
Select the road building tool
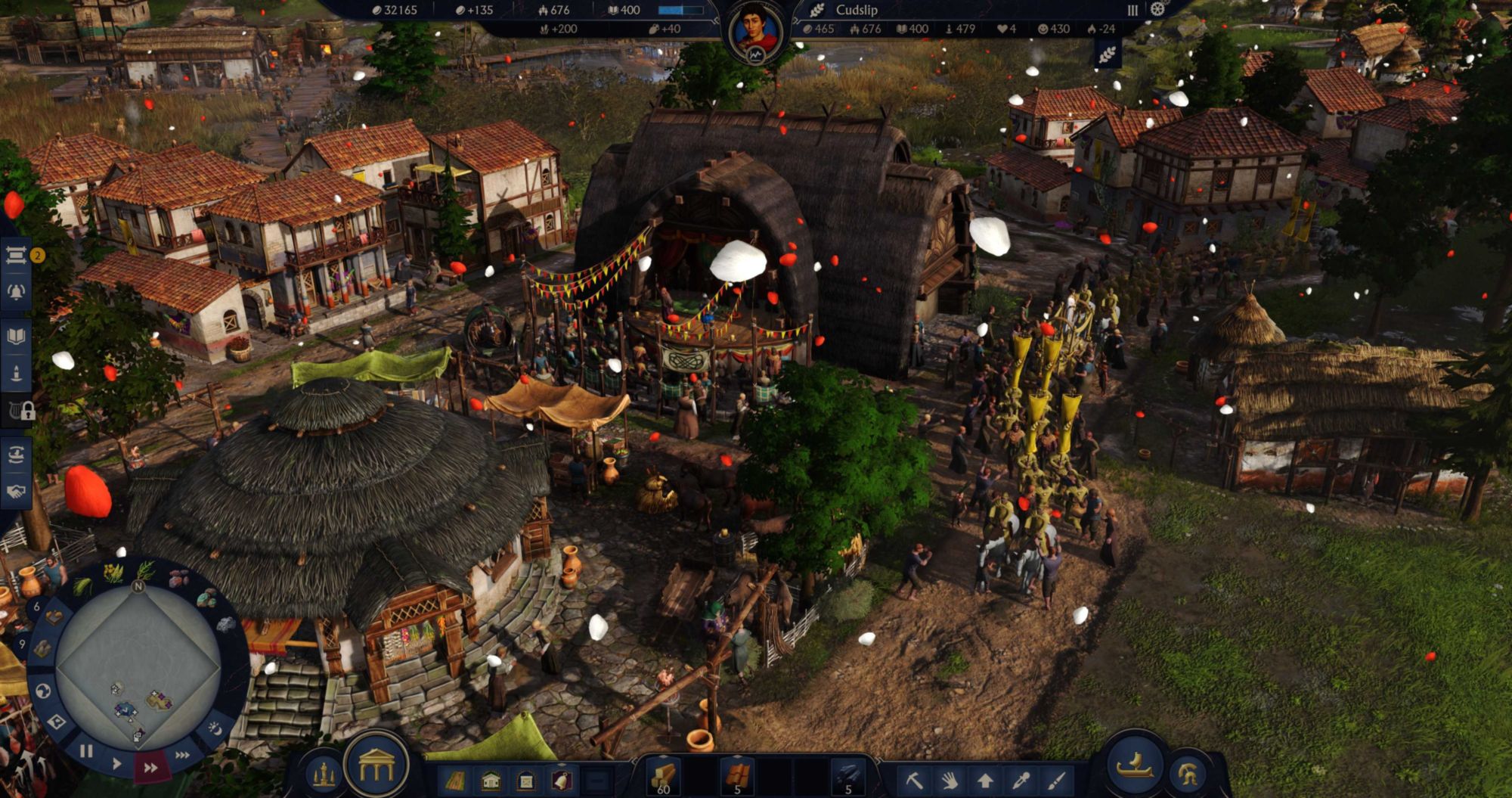point(455,780)
